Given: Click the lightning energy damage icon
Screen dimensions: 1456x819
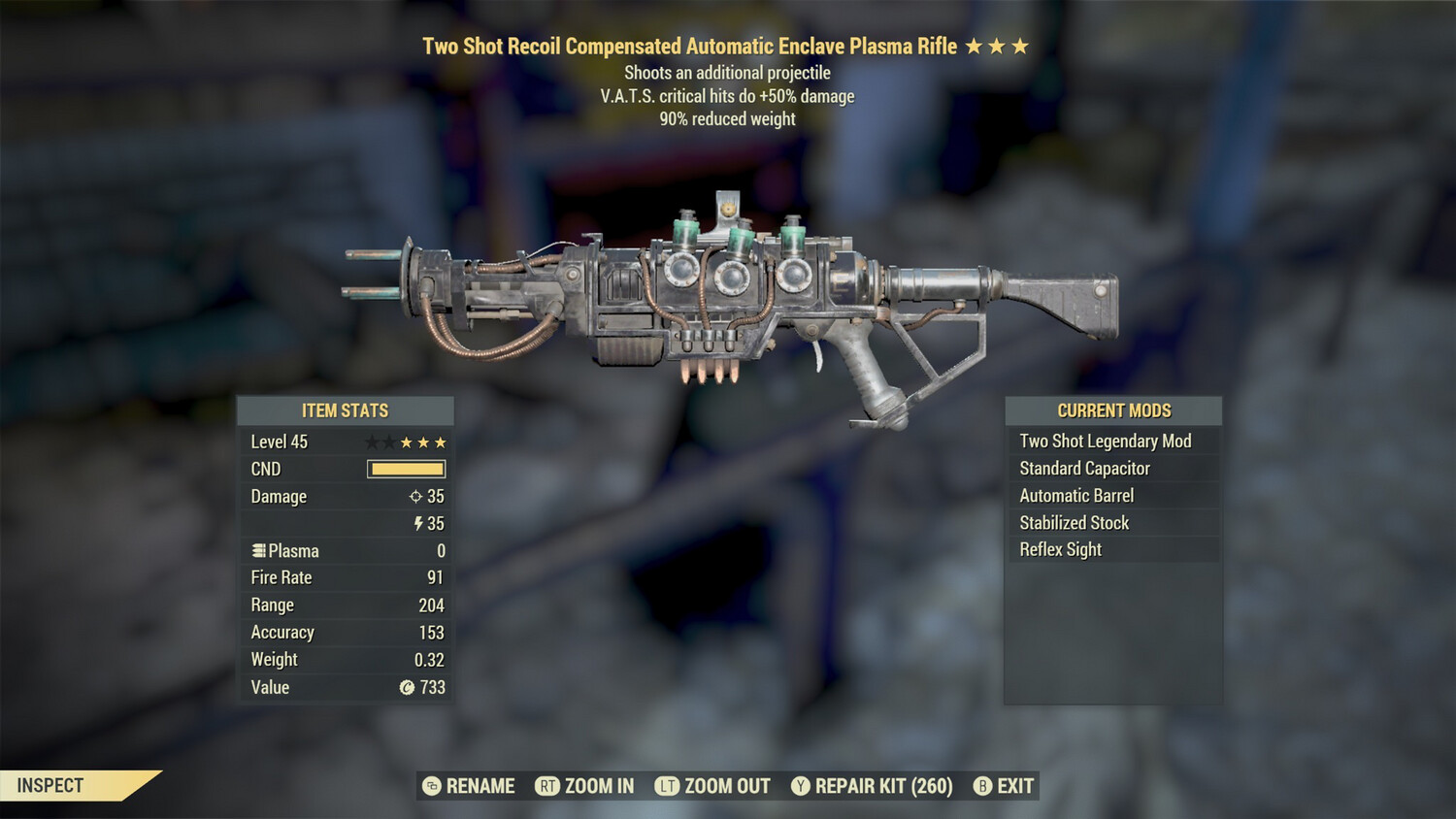Looking at the screenshot, I should [x=418, y=523].
